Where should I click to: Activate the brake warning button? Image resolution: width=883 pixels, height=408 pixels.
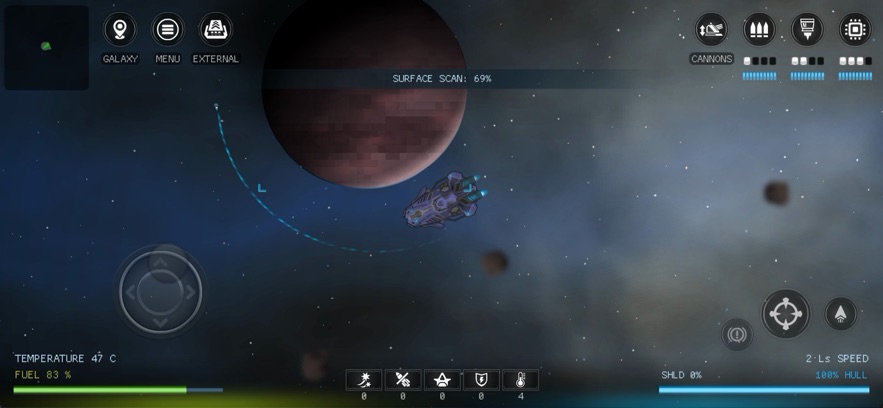[x=738, y=334]
